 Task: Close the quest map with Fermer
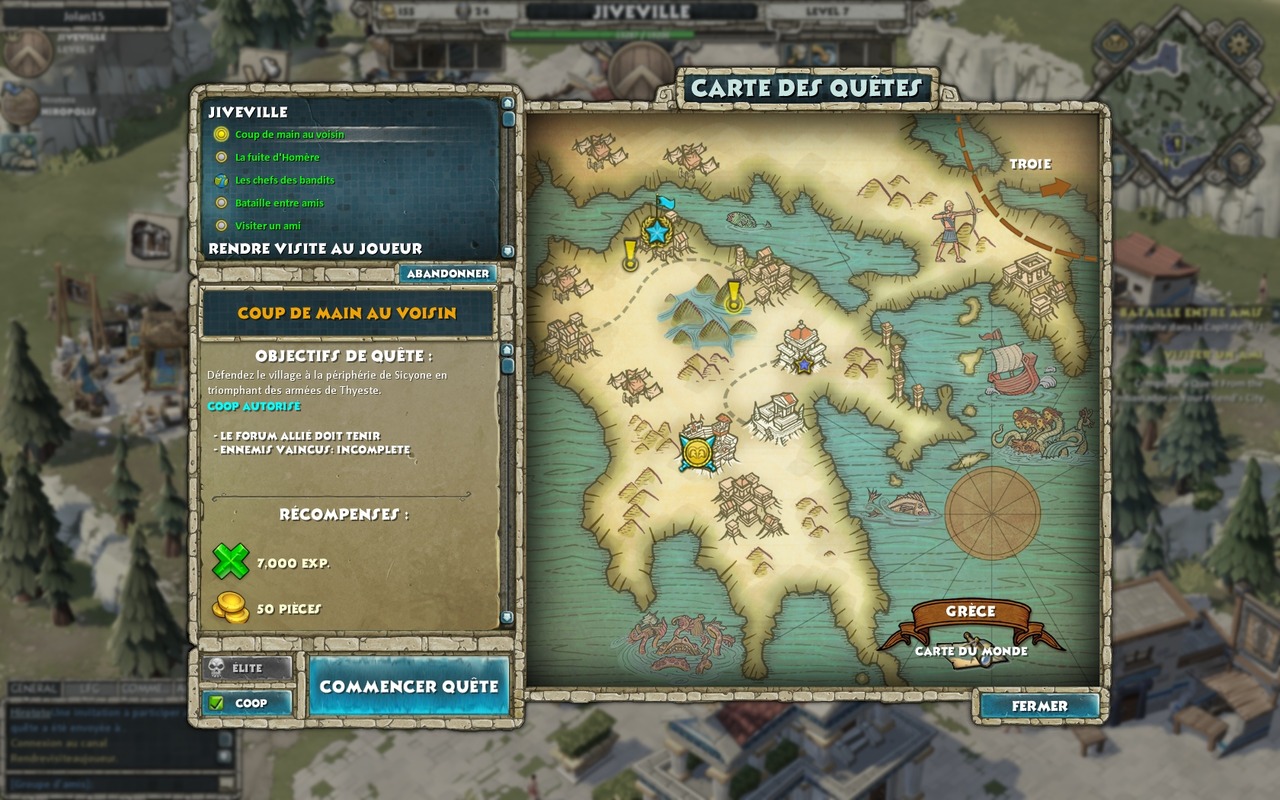[1039, 705]
